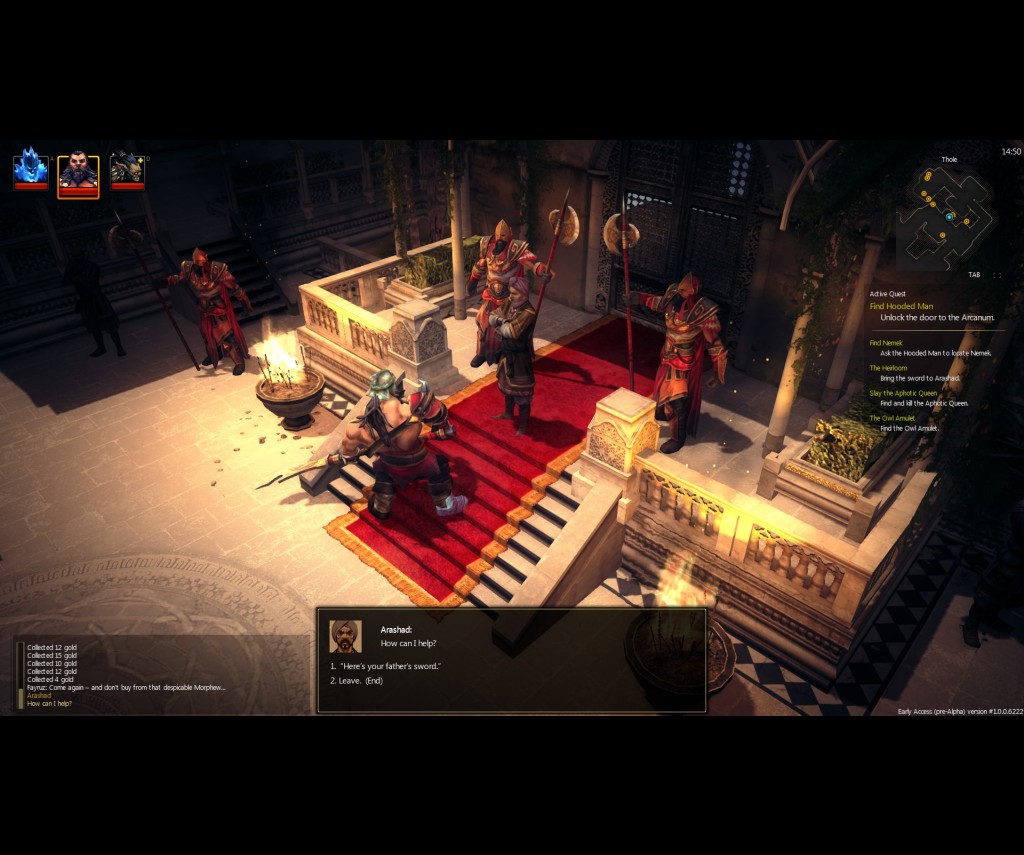Click Arashad's portrait in the dialogue box
Viewport: 1024px width, 855px height.
346,636
